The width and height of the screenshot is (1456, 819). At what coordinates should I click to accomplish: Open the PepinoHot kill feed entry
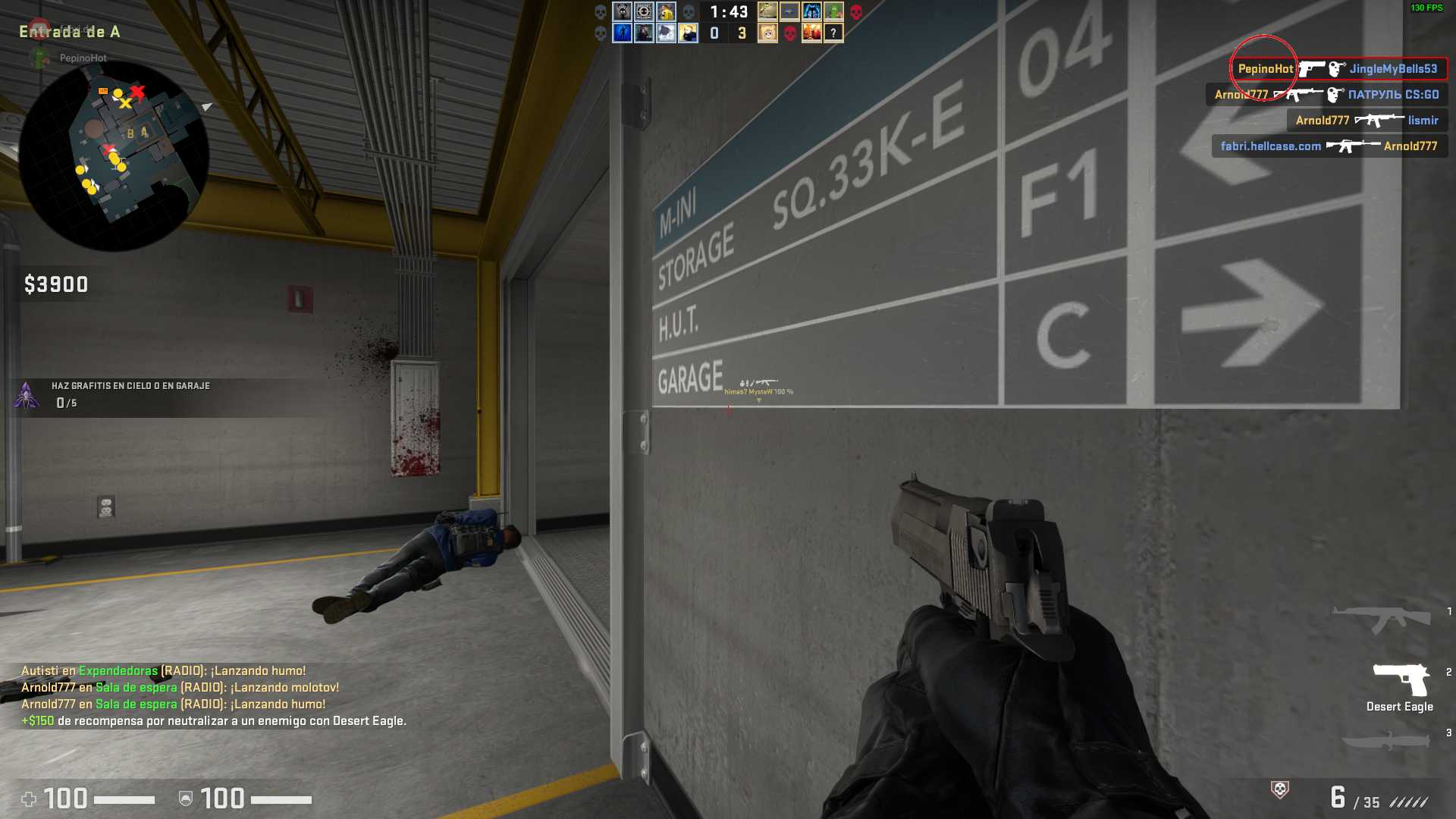(x=1338, y=69)
